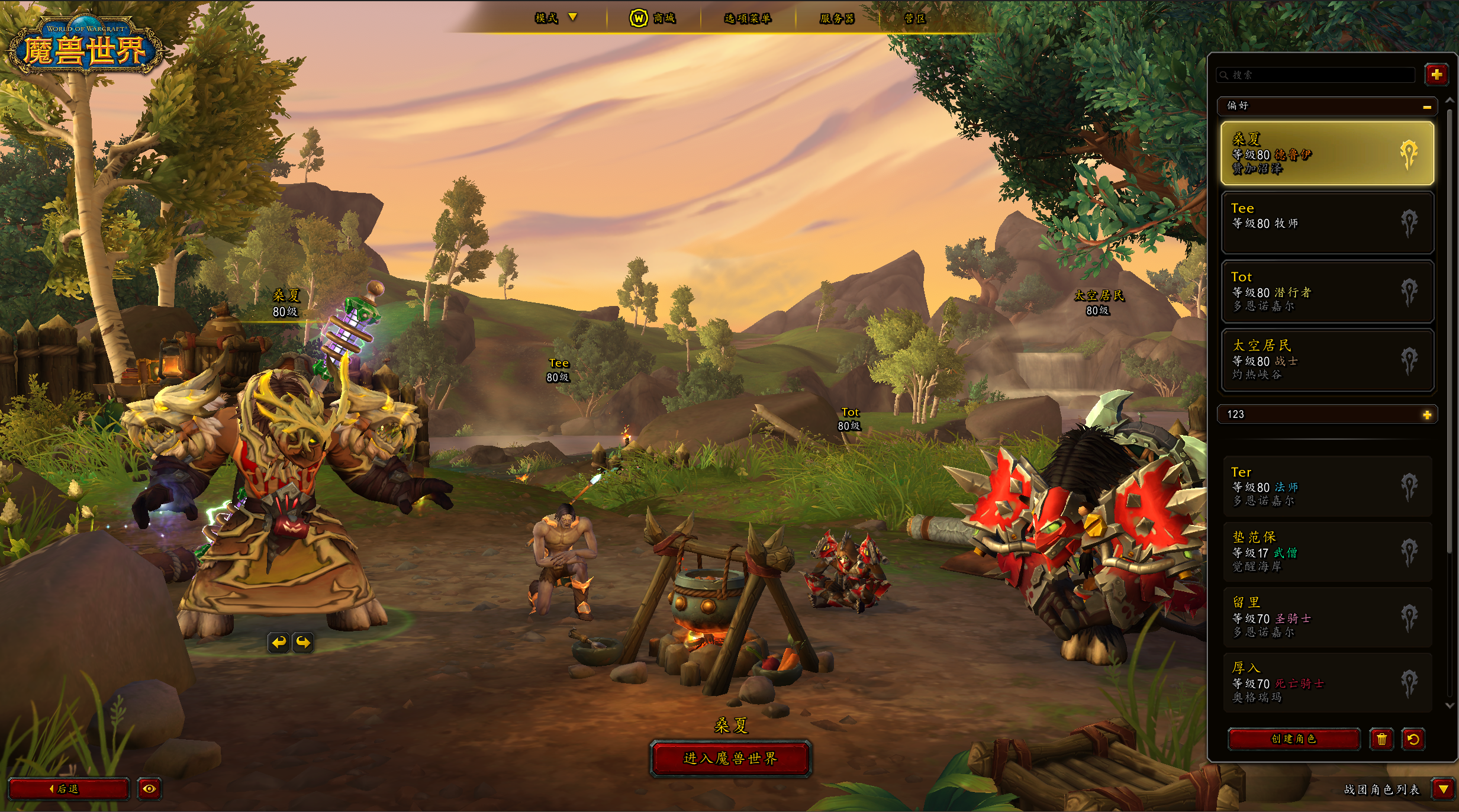Open the 服务器 server list

pos(836,18)
